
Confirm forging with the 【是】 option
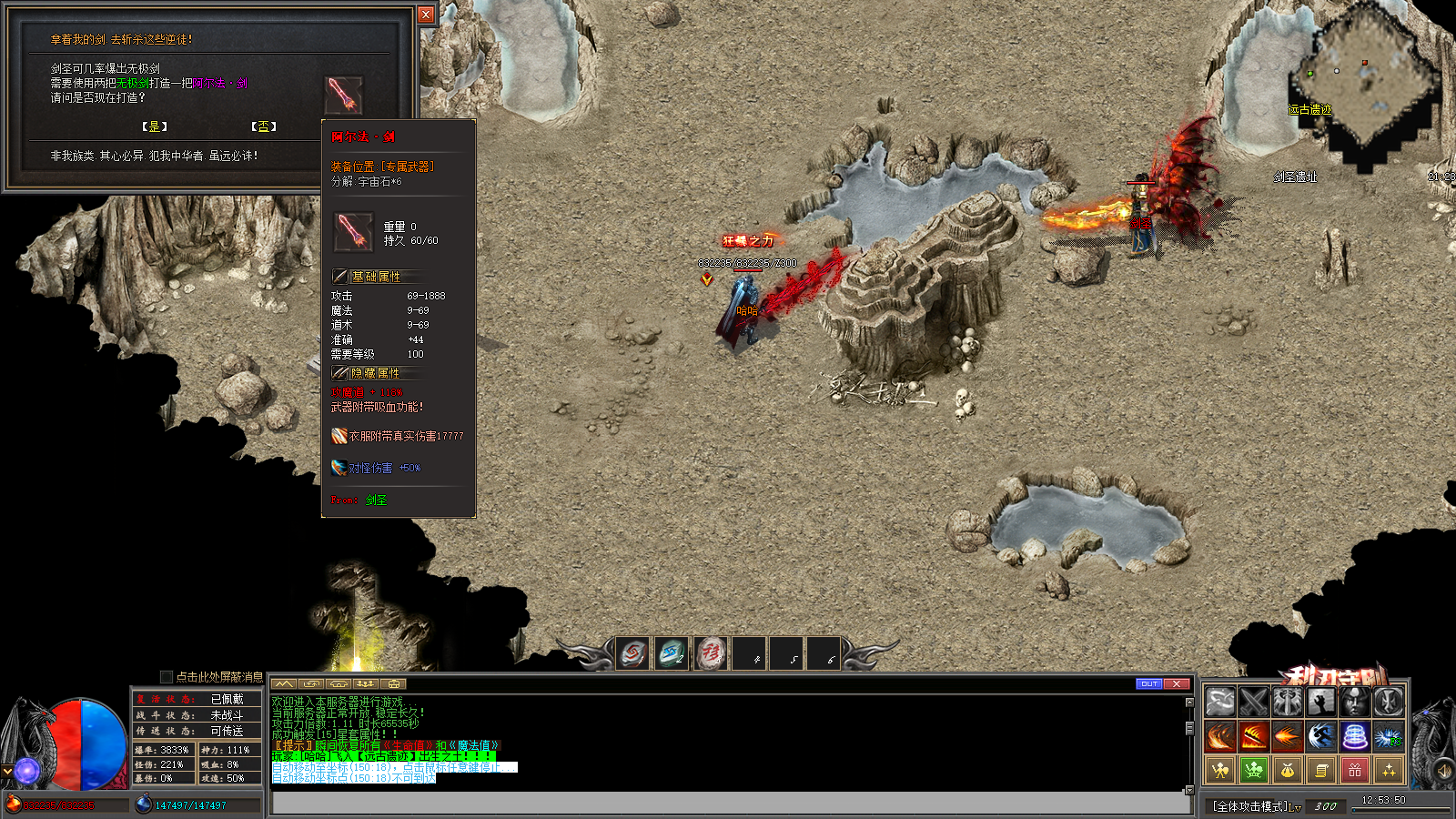coord(154,126)
